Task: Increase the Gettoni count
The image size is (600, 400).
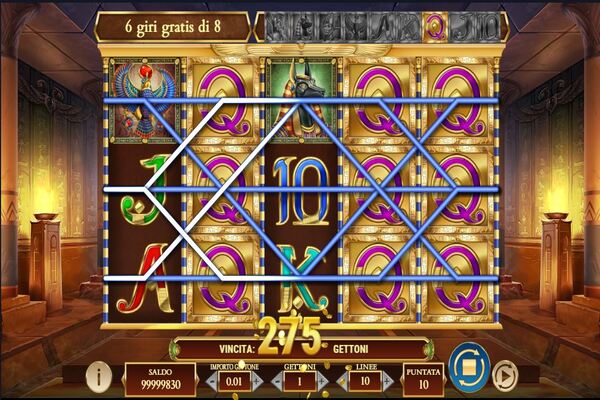Action: [322, 381]
